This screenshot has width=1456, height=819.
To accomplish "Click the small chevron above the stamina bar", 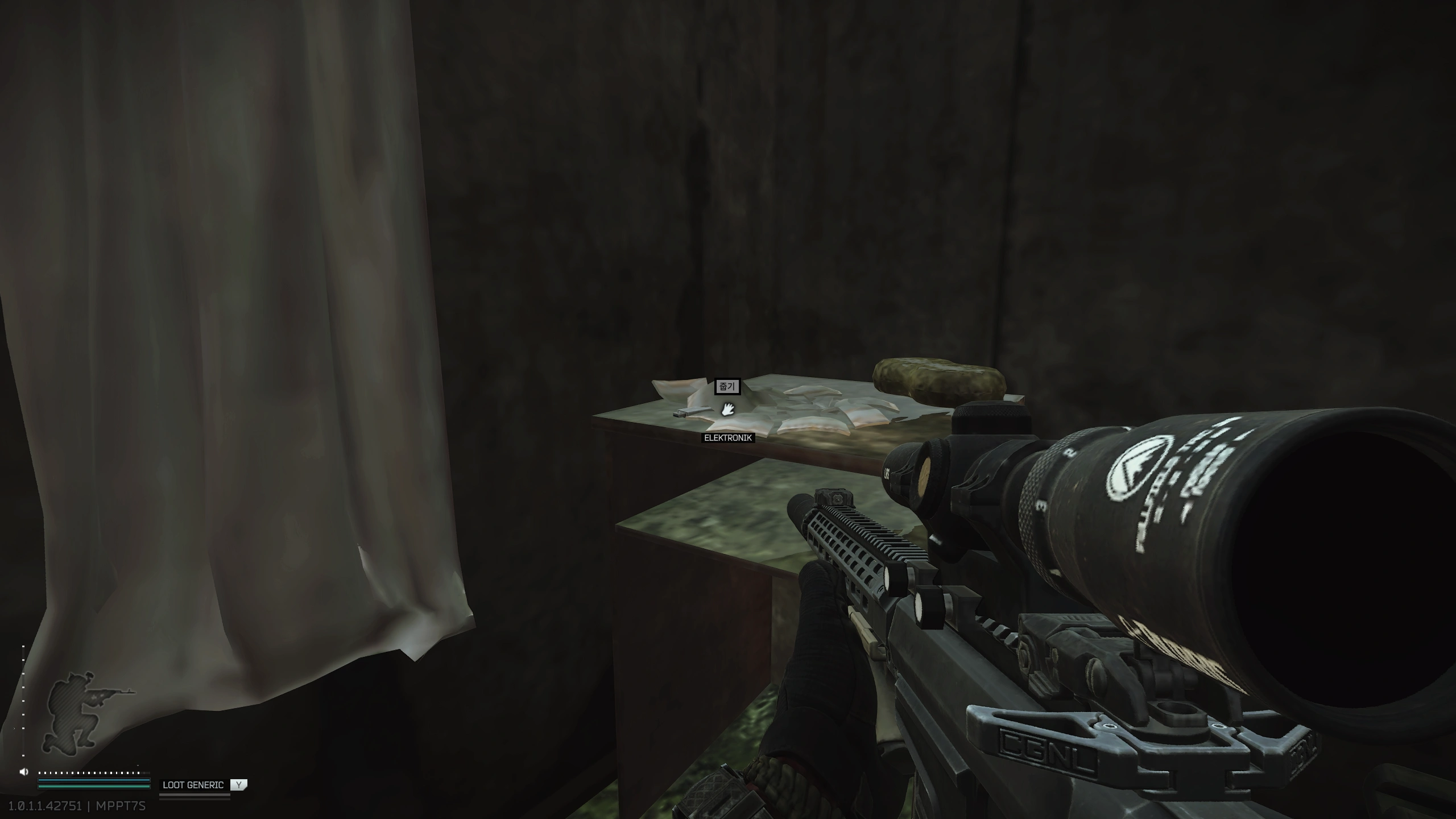I will tap(138, 766).
